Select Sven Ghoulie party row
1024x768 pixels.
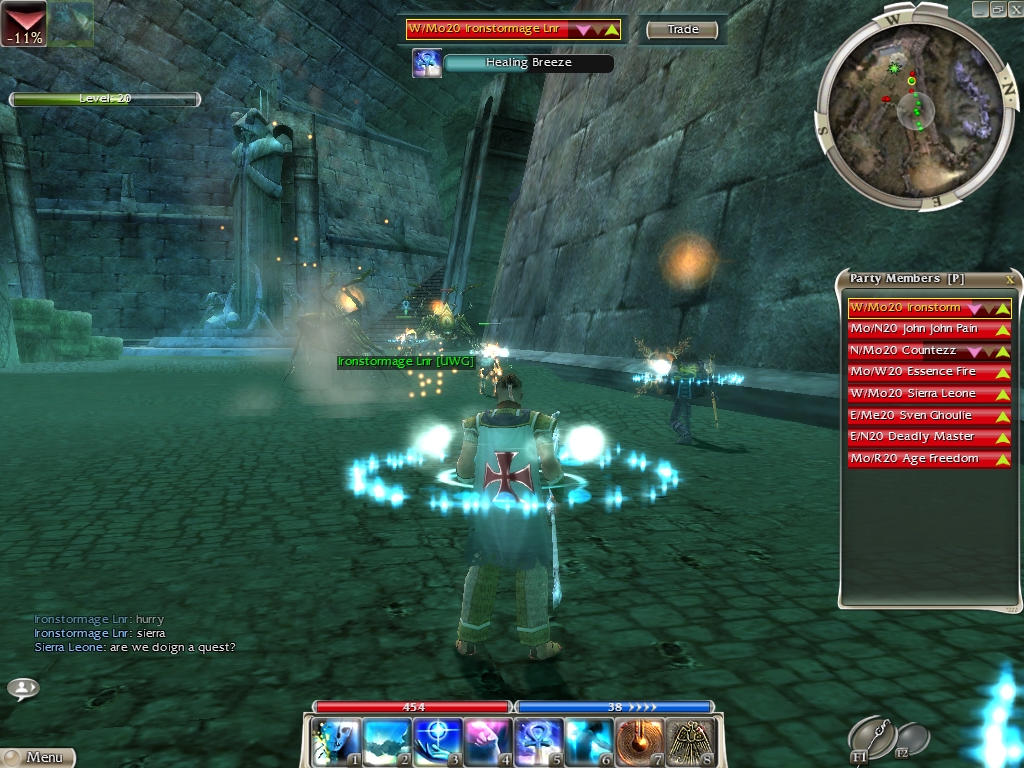tap(929, 415)
